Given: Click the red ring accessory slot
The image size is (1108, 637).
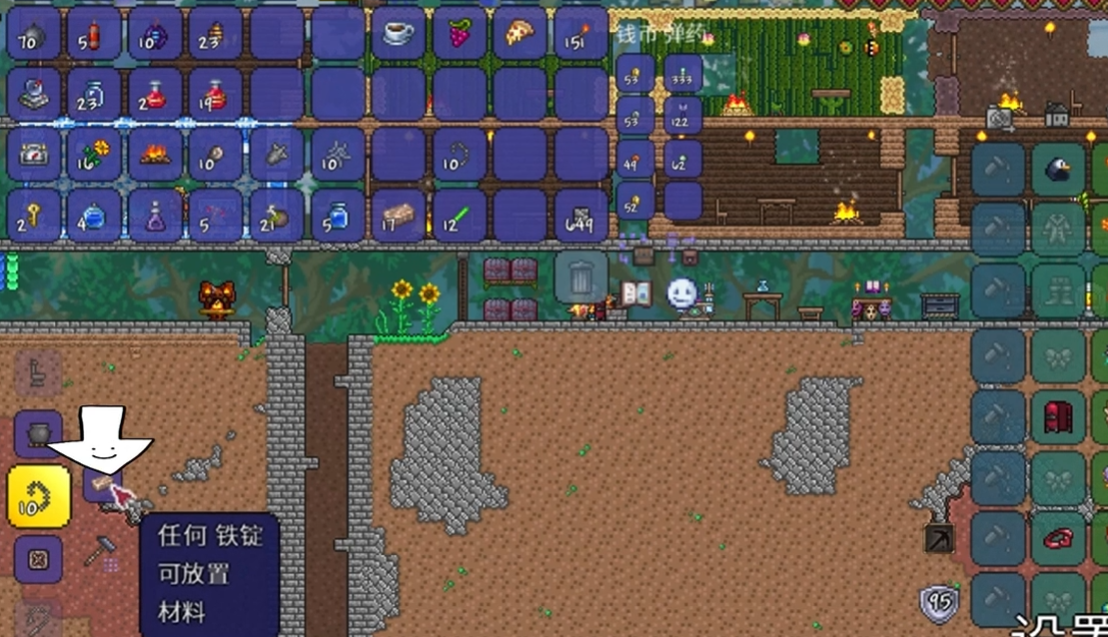Looking at the screenshot, I should (x=1057, y=538).
